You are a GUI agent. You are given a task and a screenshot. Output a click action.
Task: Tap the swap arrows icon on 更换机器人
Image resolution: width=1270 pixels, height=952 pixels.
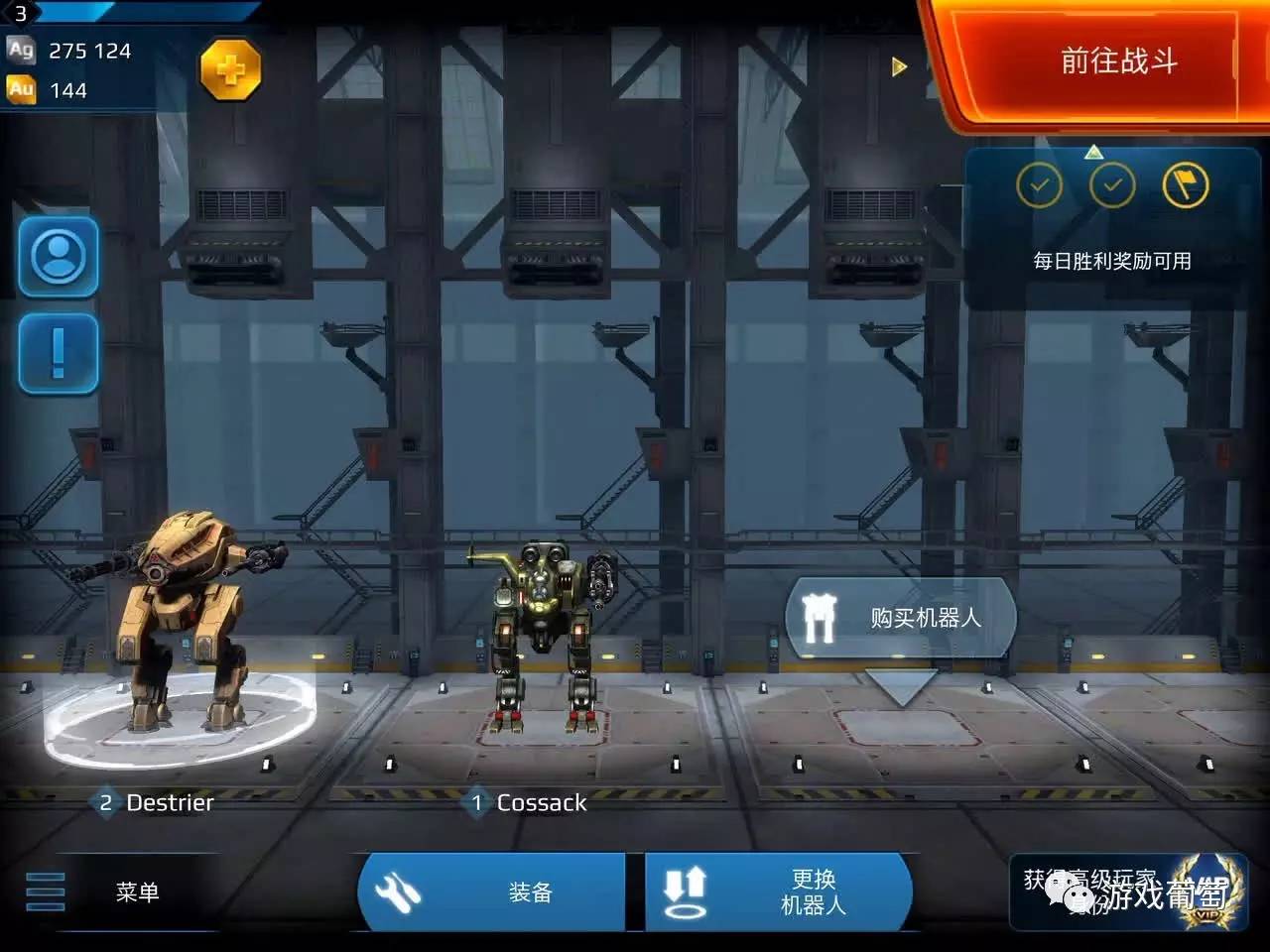click(688, 891)
